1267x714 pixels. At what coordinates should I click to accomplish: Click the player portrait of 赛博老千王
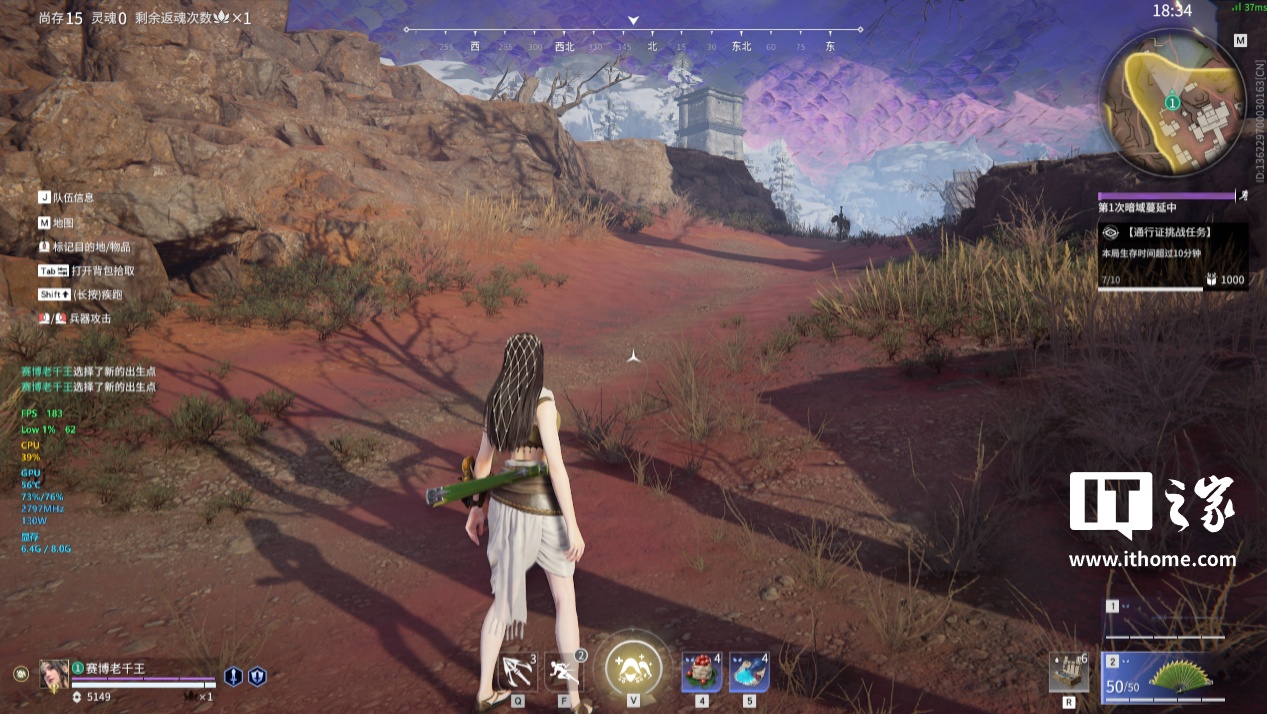54,673
